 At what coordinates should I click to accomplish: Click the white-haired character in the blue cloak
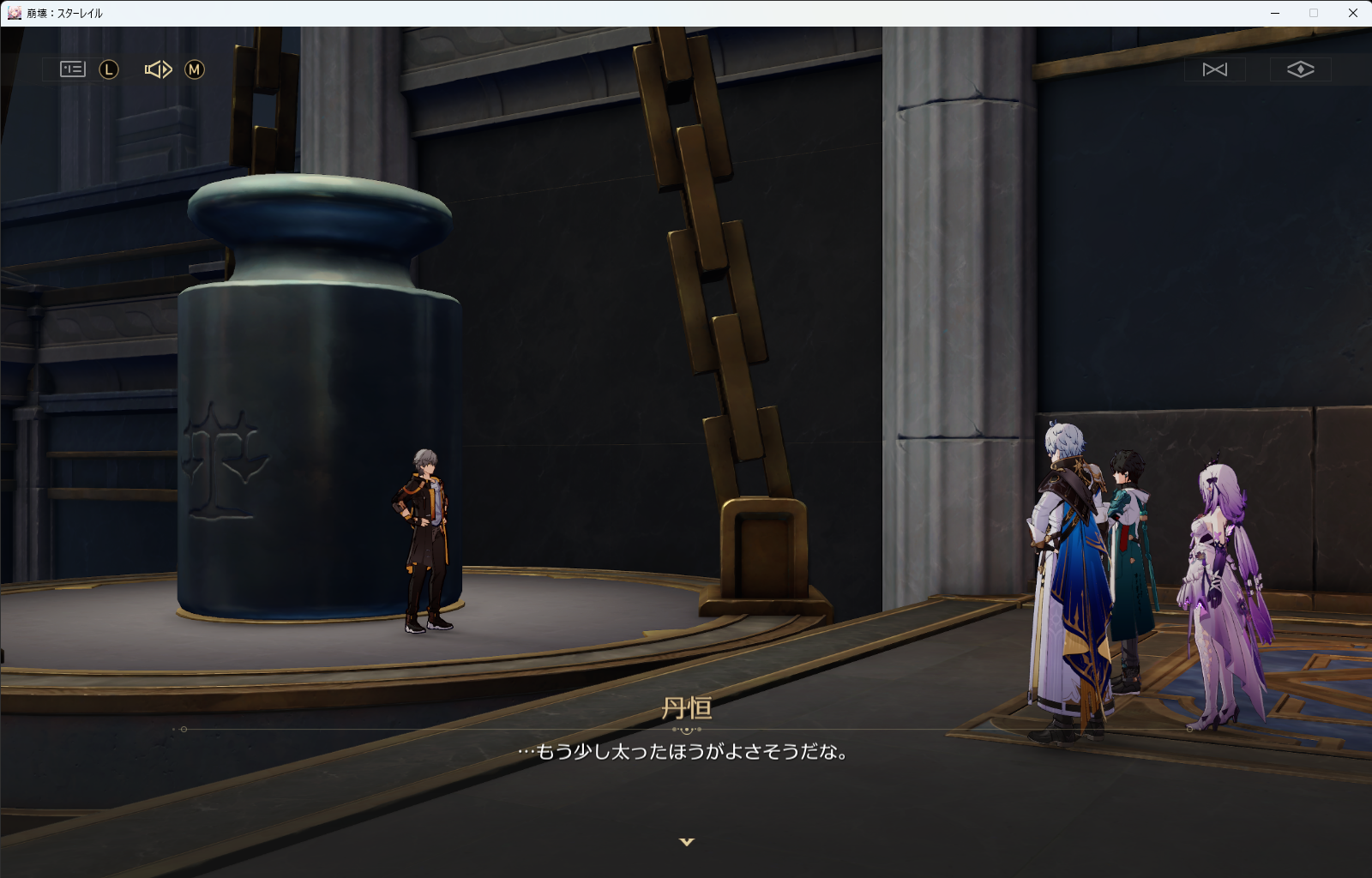pyautogui.click(x=1068, y=557)
